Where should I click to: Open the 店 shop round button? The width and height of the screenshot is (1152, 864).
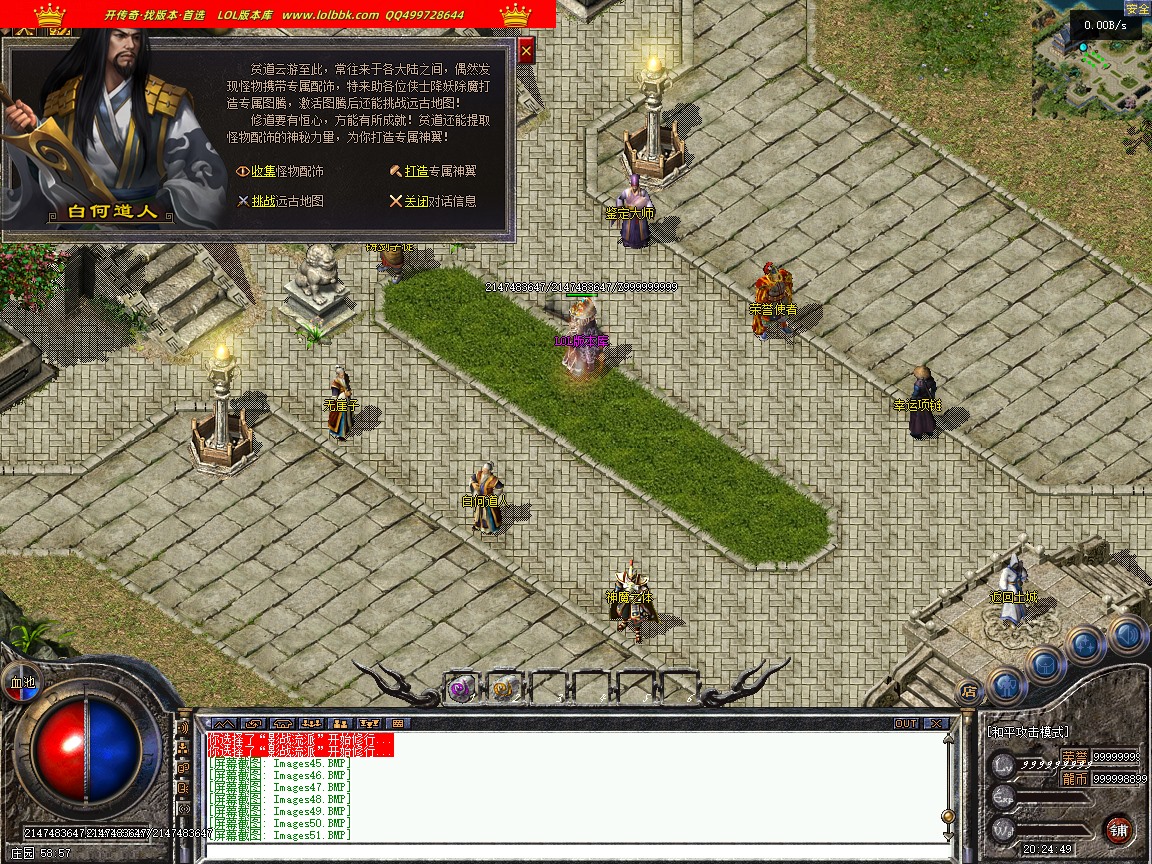[968, 690]
